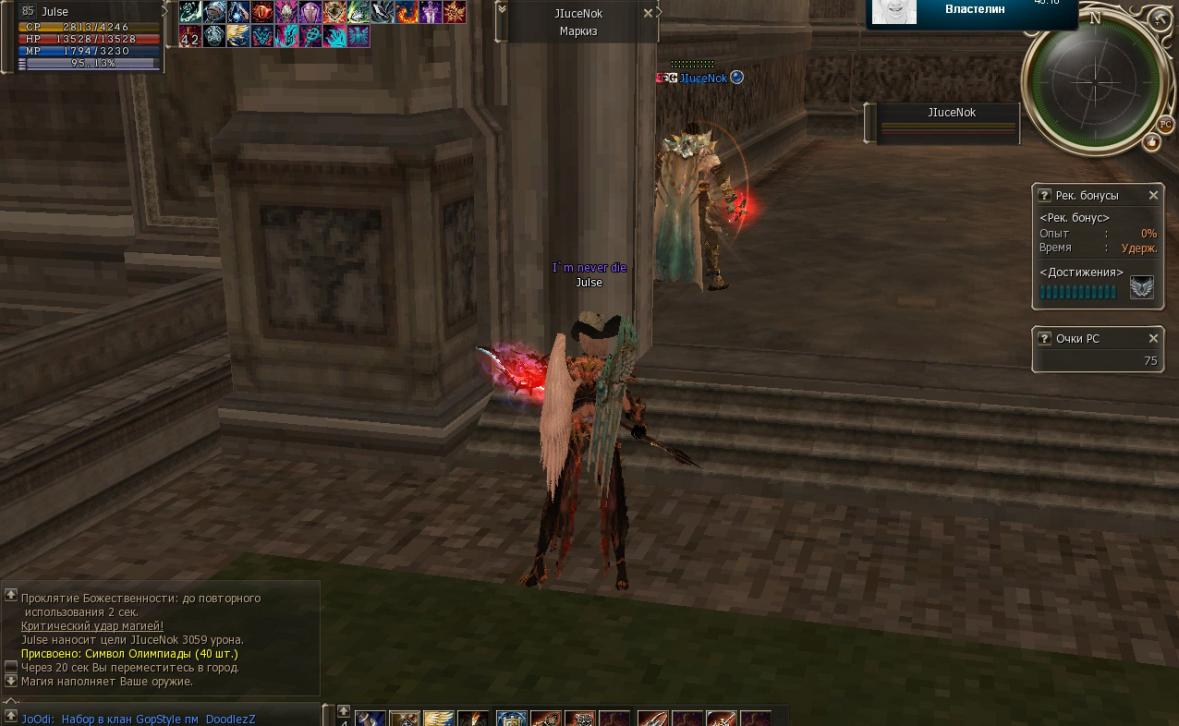Click the Властелин notification banner
1179x726 pixels.
point(973,12)
